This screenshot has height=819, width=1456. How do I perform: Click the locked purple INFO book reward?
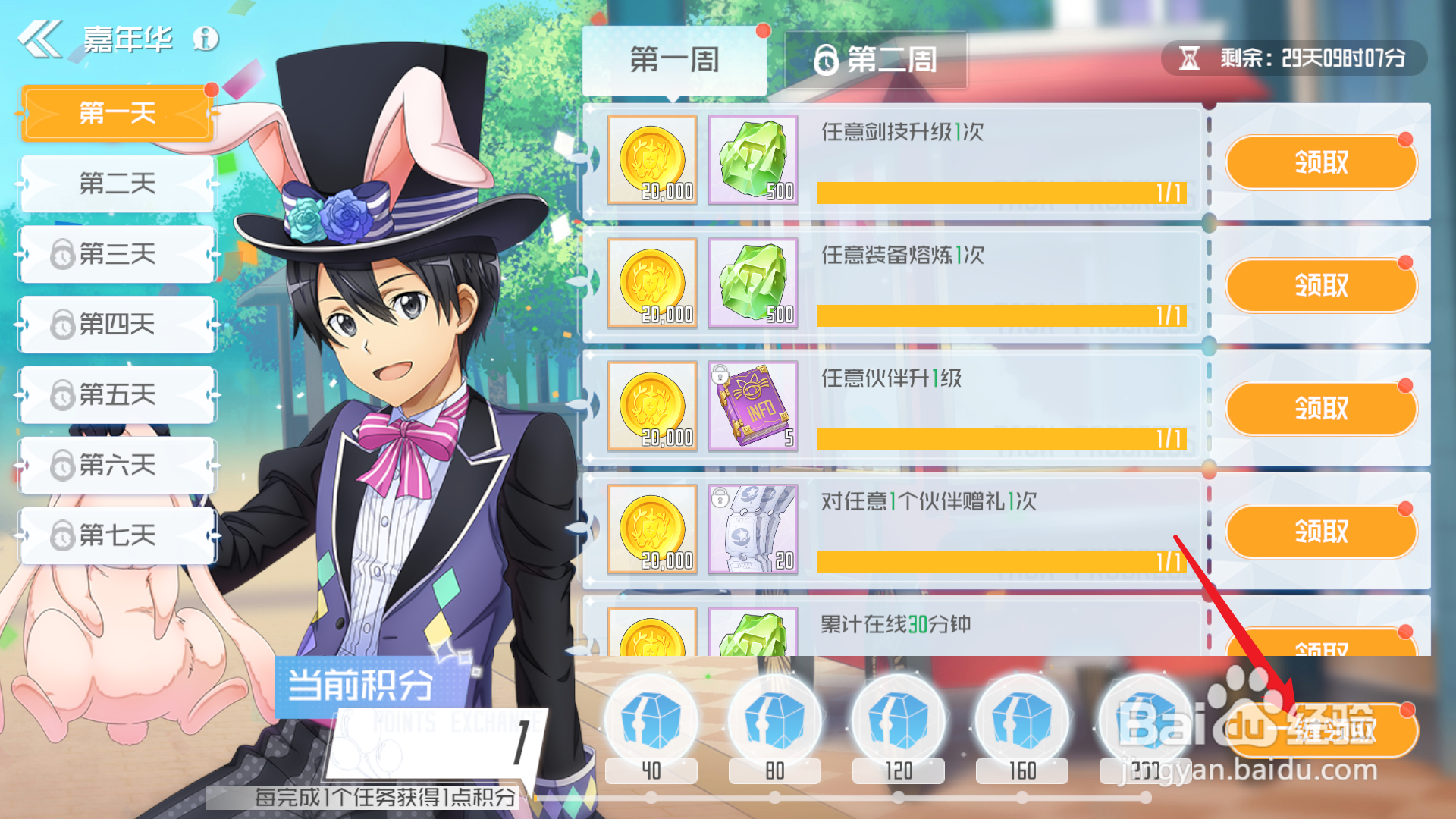coord(753,407)
